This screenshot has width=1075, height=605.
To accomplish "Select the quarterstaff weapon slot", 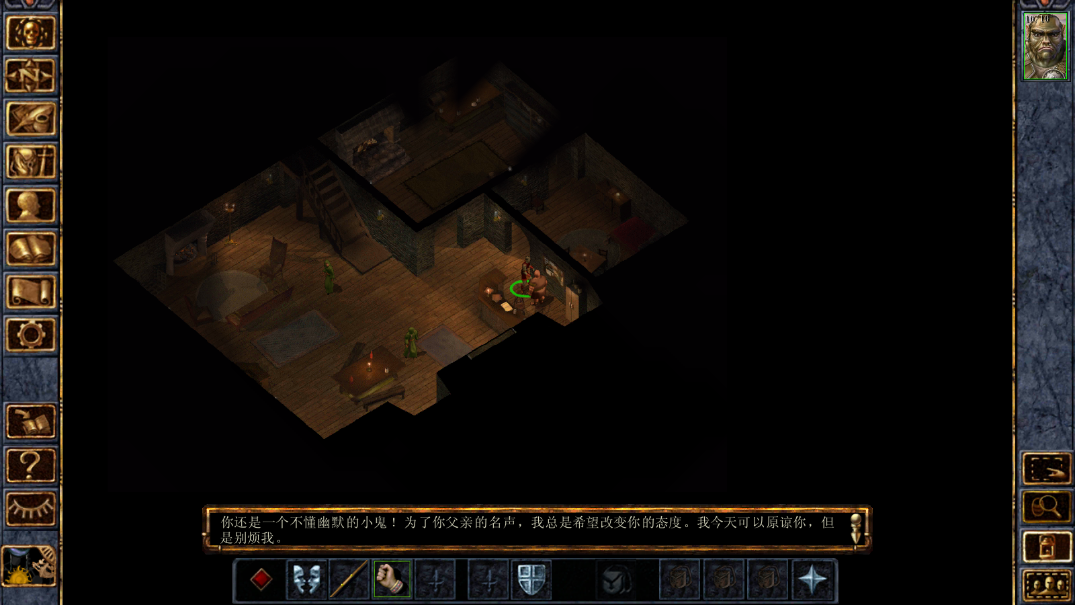I will pyautogui.click(x=349, y=580).
